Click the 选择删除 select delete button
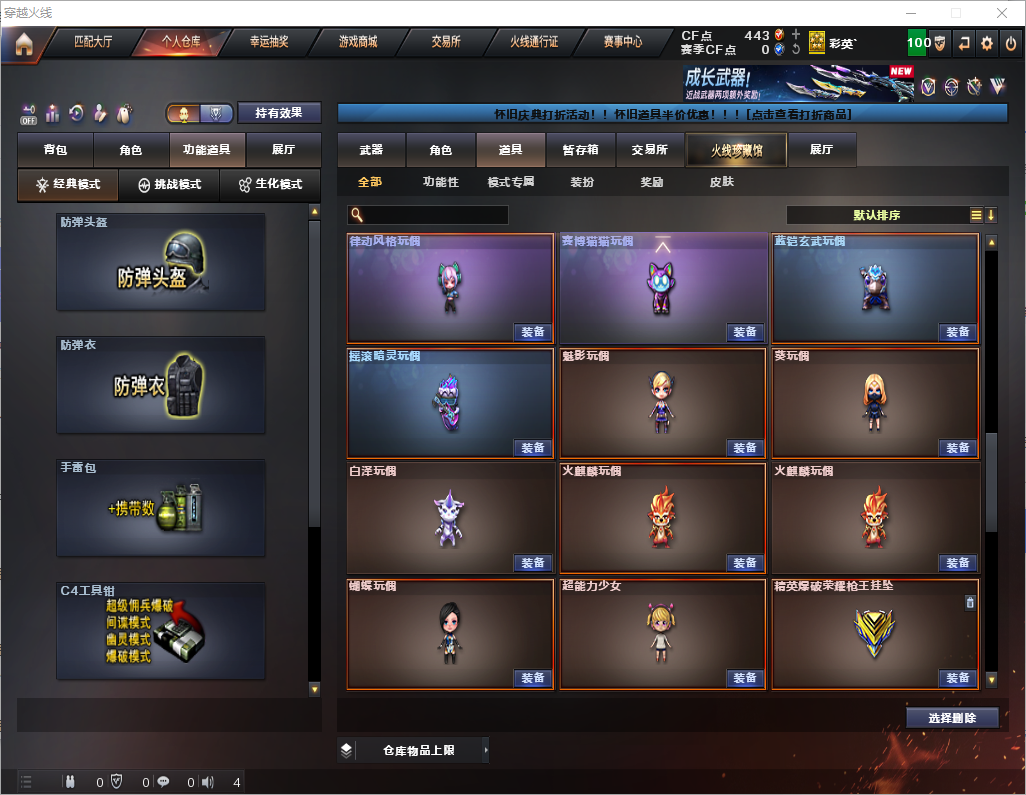Screen dimensions: 1026x795 [x=952, y=718]
